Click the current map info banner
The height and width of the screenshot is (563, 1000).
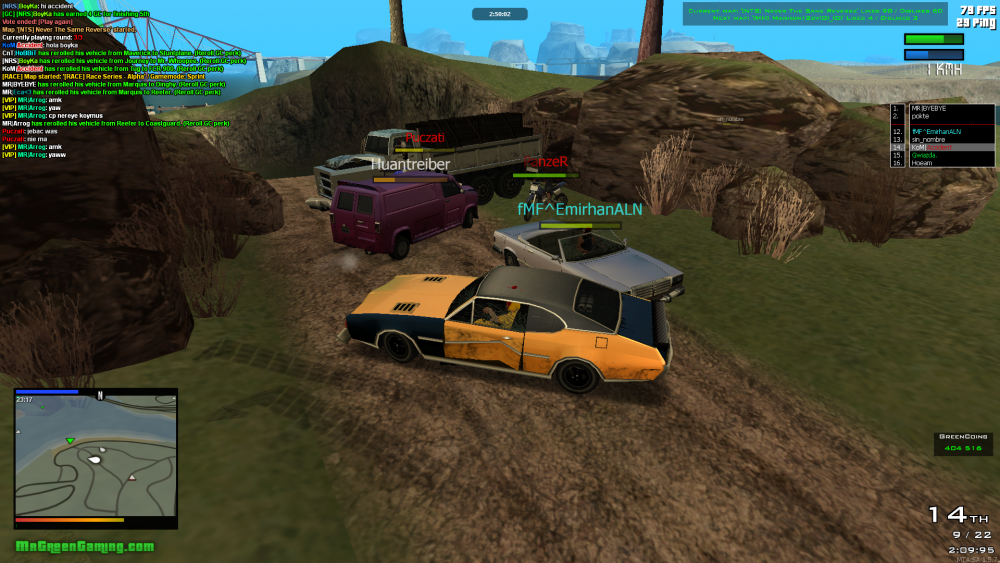tap(815, 14)
